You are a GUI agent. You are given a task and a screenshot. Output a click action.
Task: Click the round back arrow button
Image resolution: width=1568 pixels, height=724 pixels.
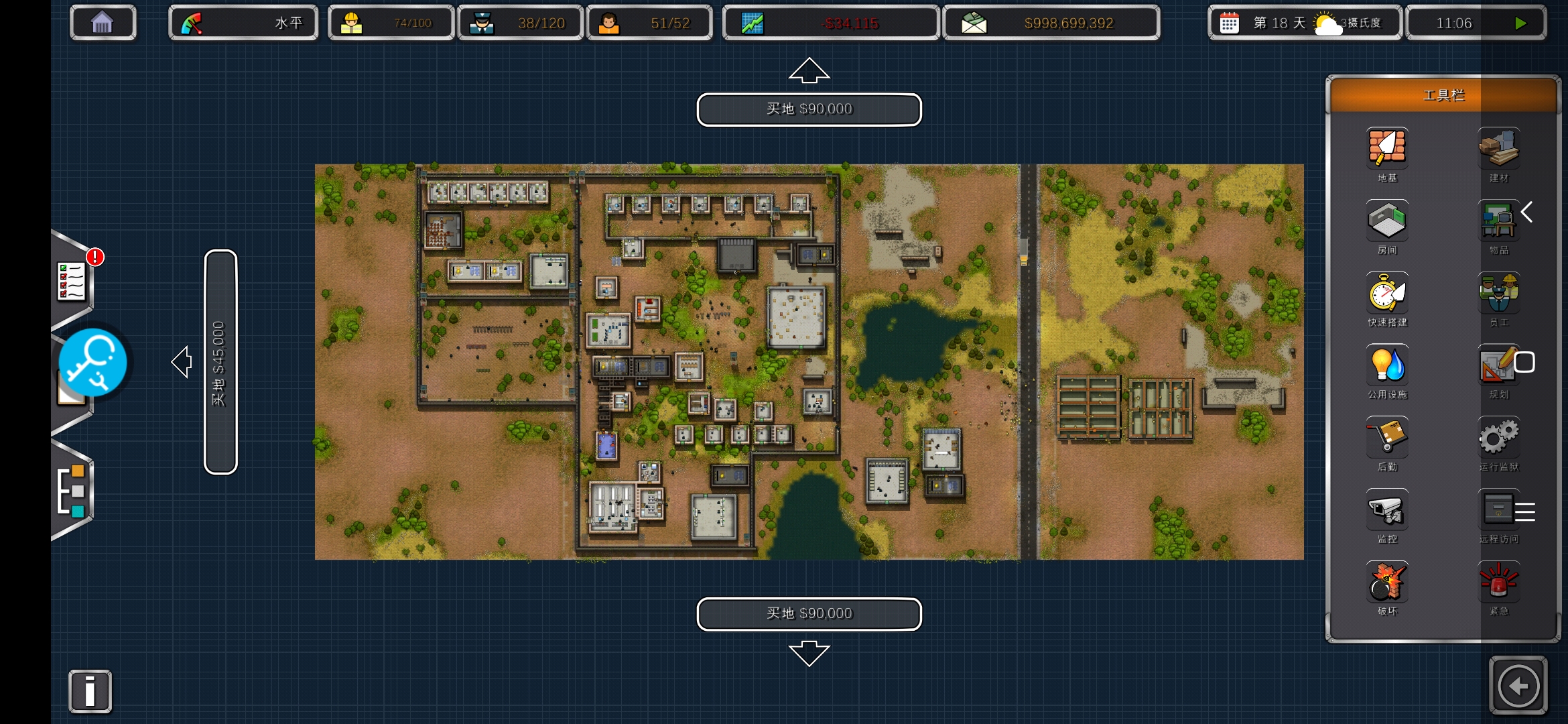click(1518, 686)
